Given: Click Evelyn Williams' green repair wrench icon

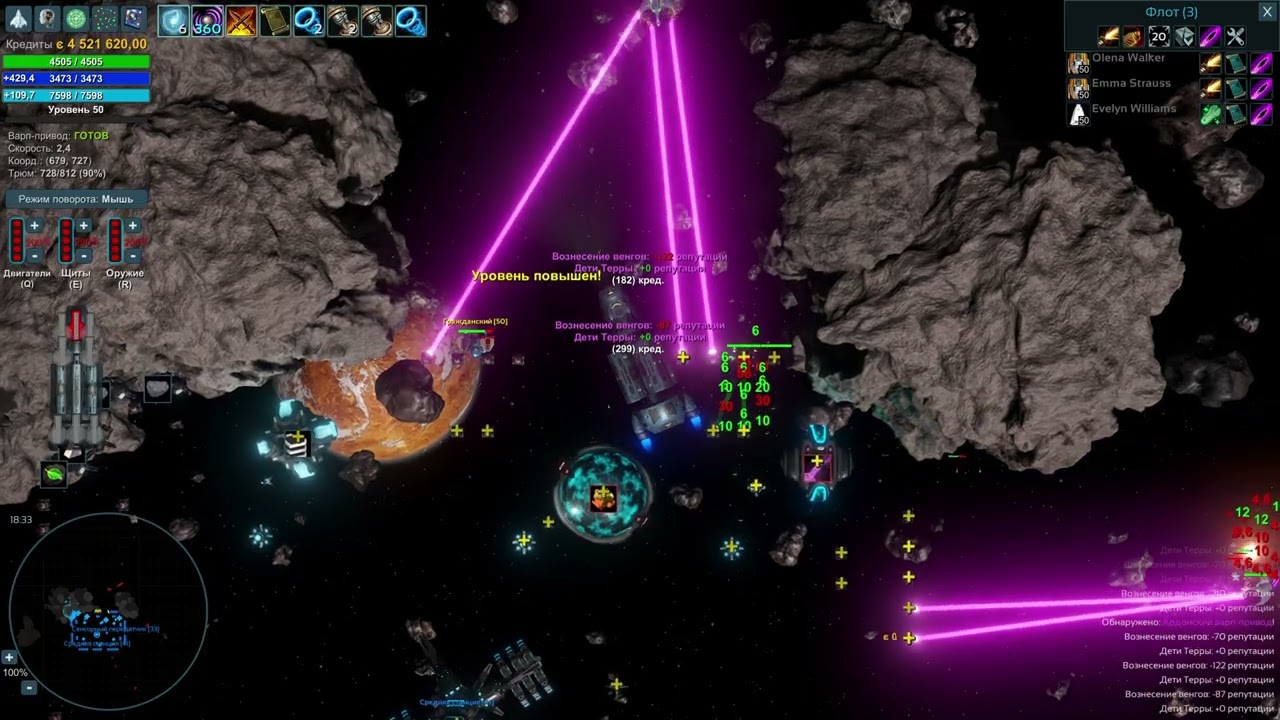Looking at the screenshot, I should coord(1210,114).
